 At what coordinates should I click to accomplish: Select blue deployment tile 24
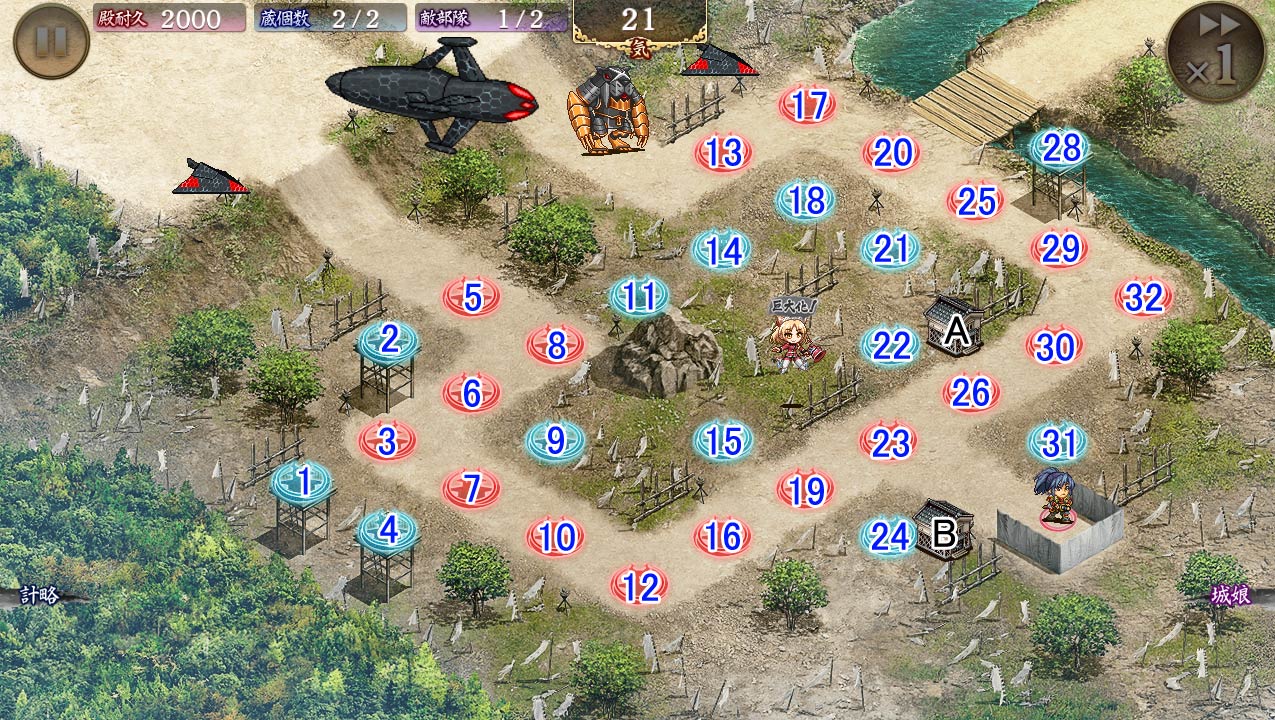pyautogui.click(x=888, y=537)
